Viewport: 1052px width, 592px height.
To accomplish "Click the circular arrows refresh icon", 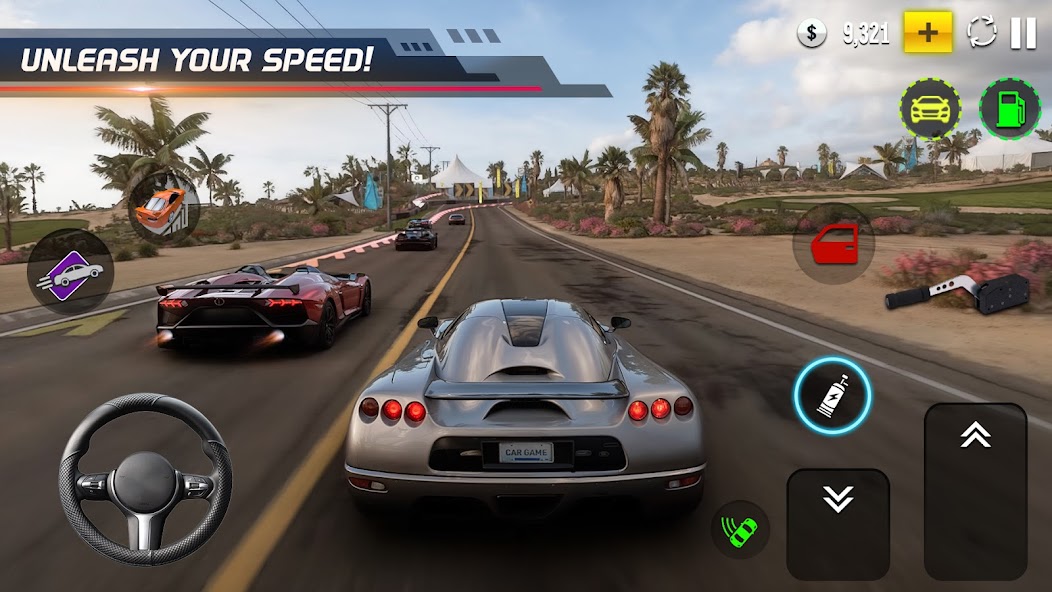I will coord(982,33).
